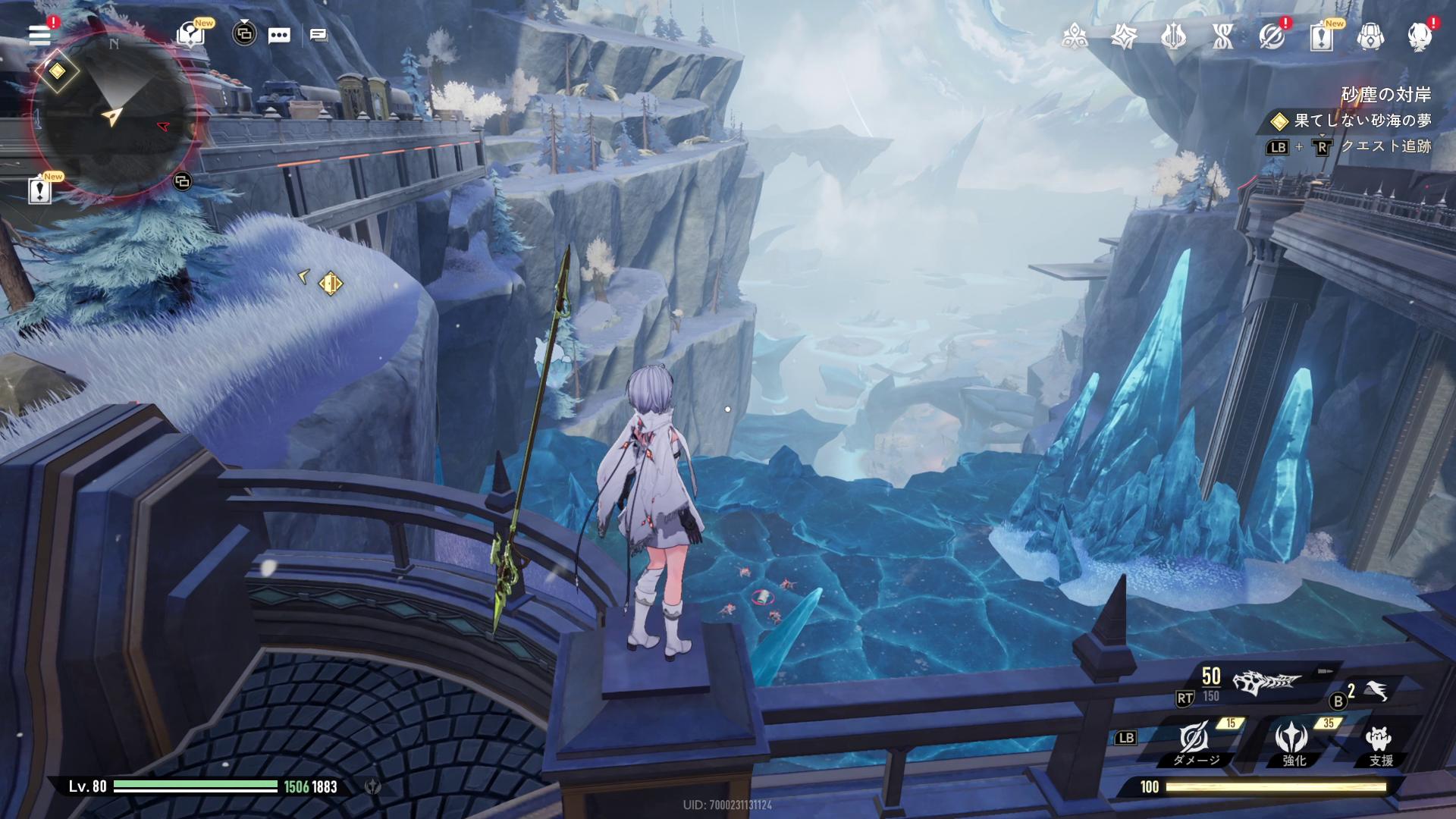Activate the ダメージ skill
Screen dimensions: 1456x819
(x=1194, y=738)
